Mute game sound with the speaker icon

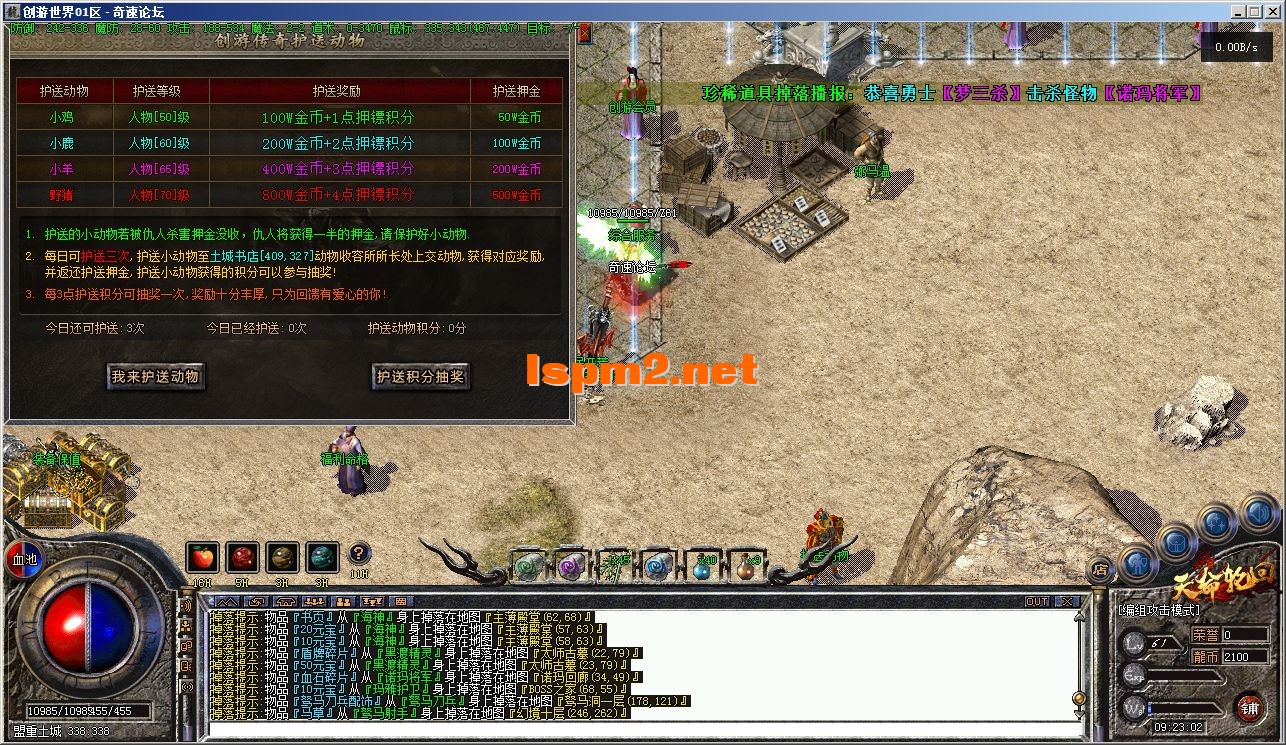pos(1257,513)
